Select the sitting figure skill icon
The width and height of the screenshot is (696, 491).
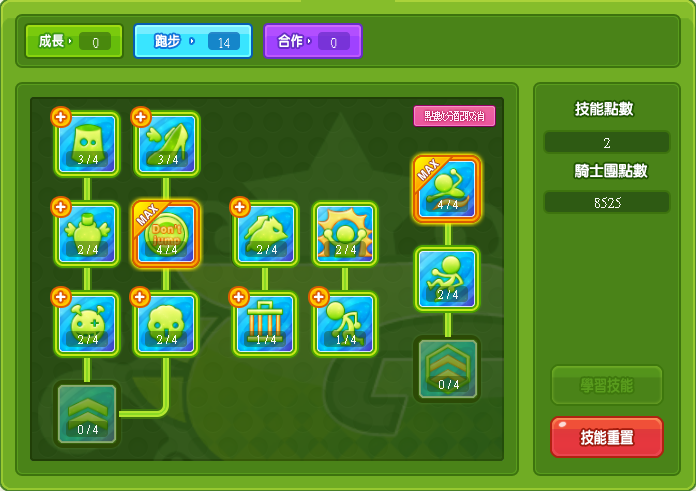point(447,278)
